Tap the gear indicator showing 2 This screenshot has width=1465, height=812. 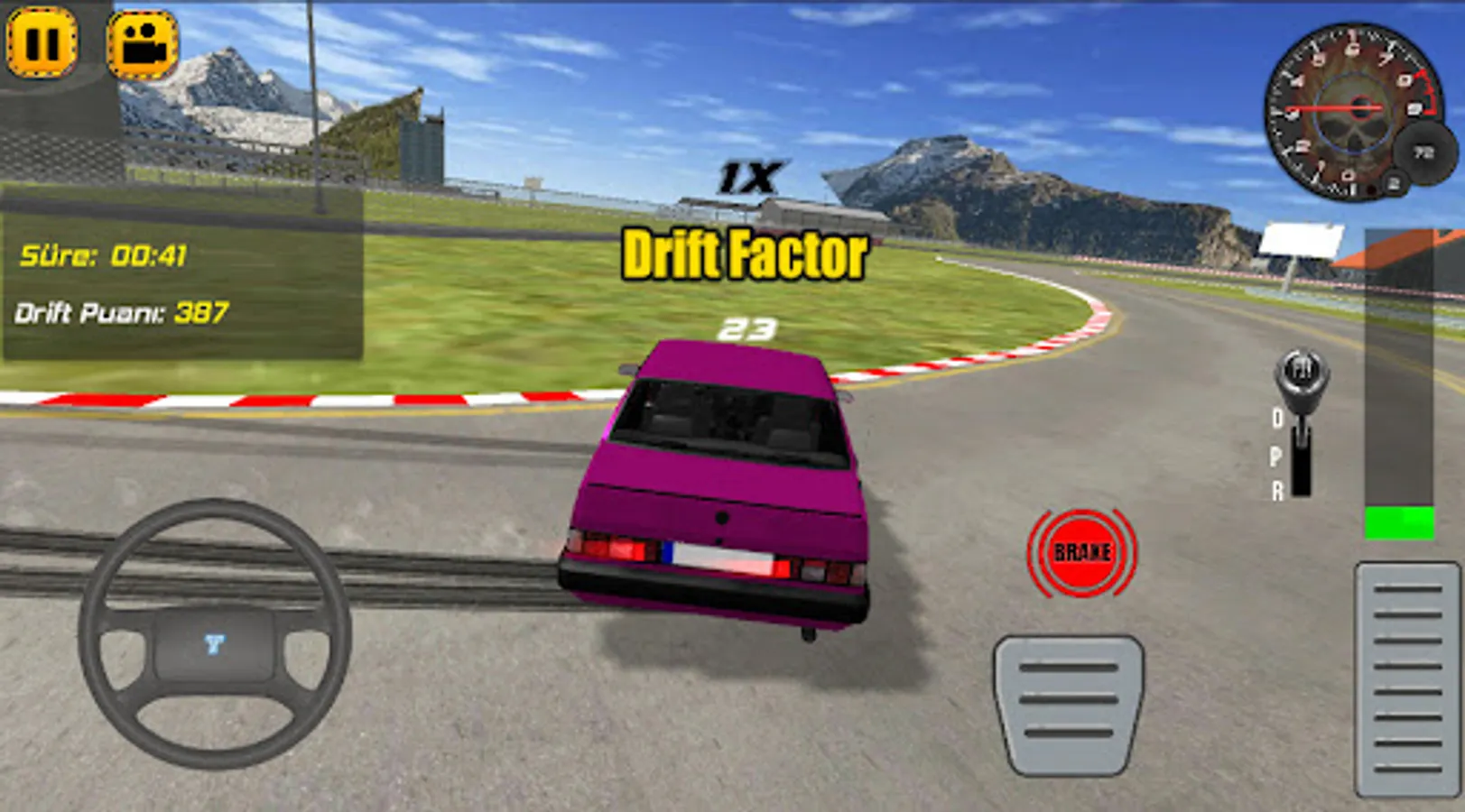pos(1394,181)
